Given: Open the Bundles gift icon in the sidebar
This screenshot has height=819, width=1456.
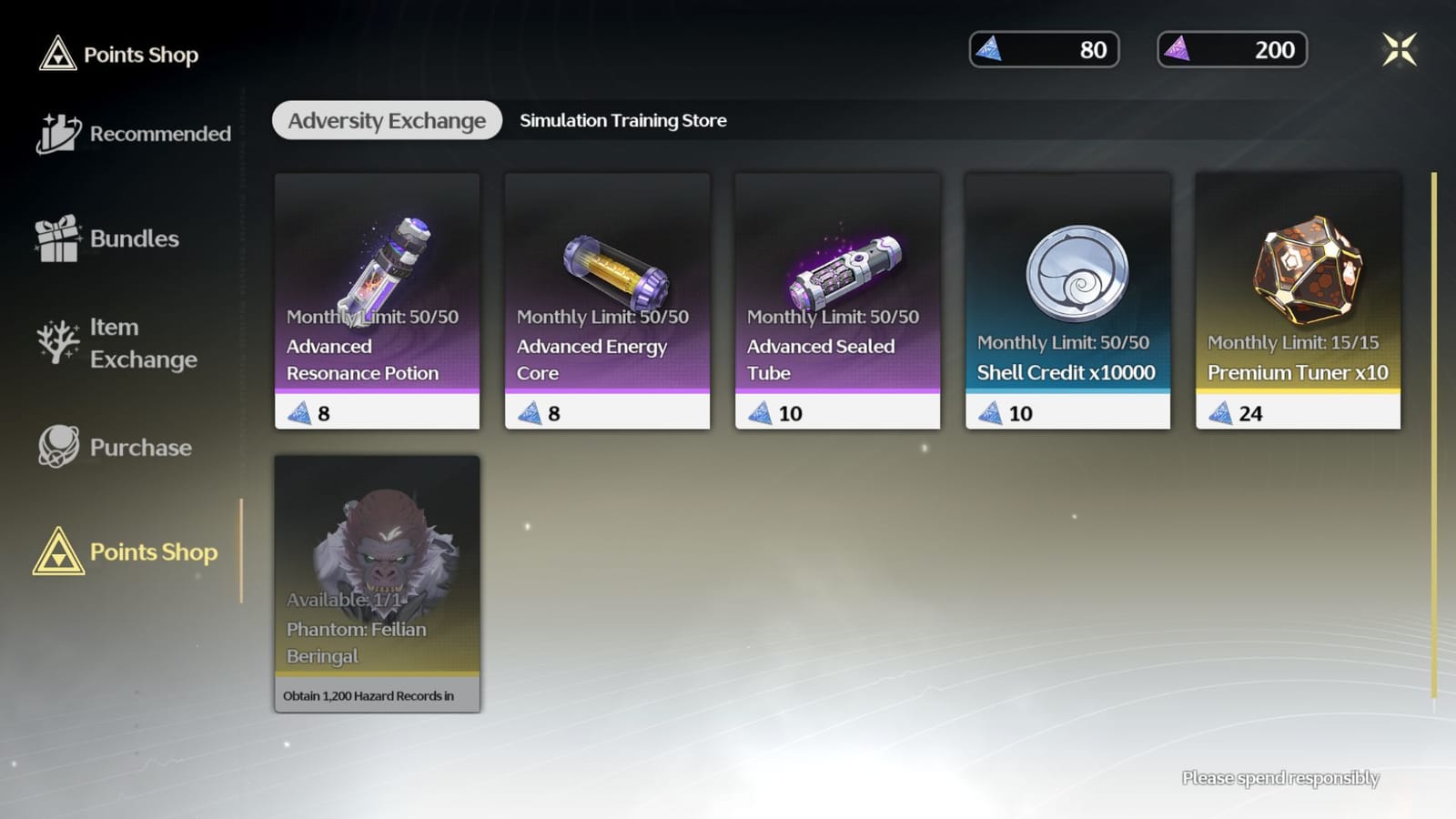Looking at the screenshot, I should 56,237.
